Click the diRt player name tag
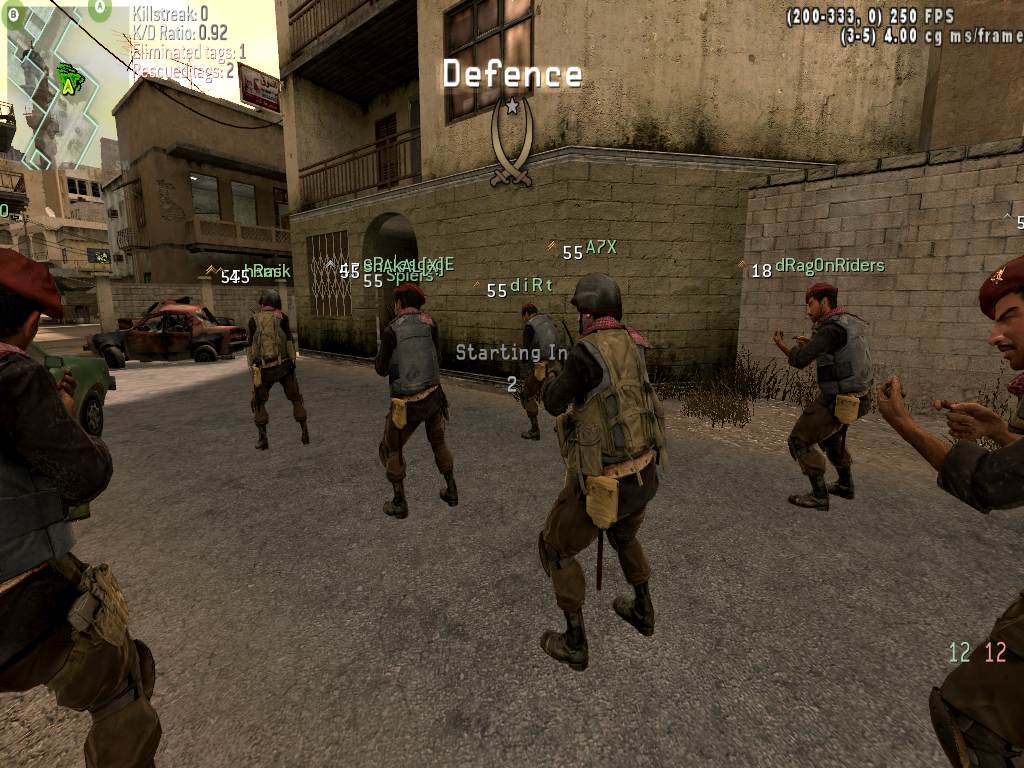1024x768 pixels. coord(531,285)
